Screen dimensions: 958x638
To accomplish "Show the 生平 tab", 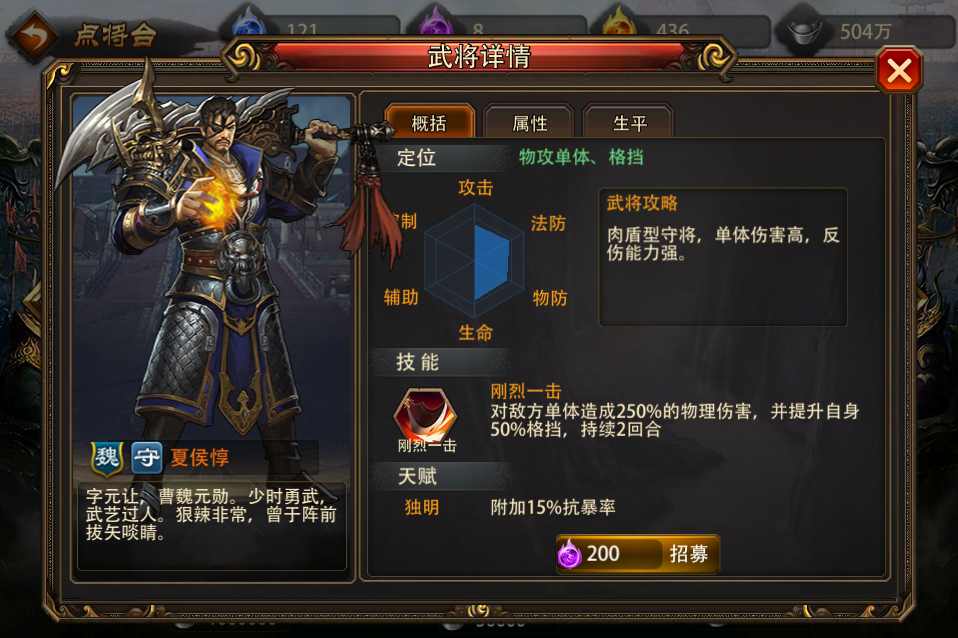I will 628,123.
